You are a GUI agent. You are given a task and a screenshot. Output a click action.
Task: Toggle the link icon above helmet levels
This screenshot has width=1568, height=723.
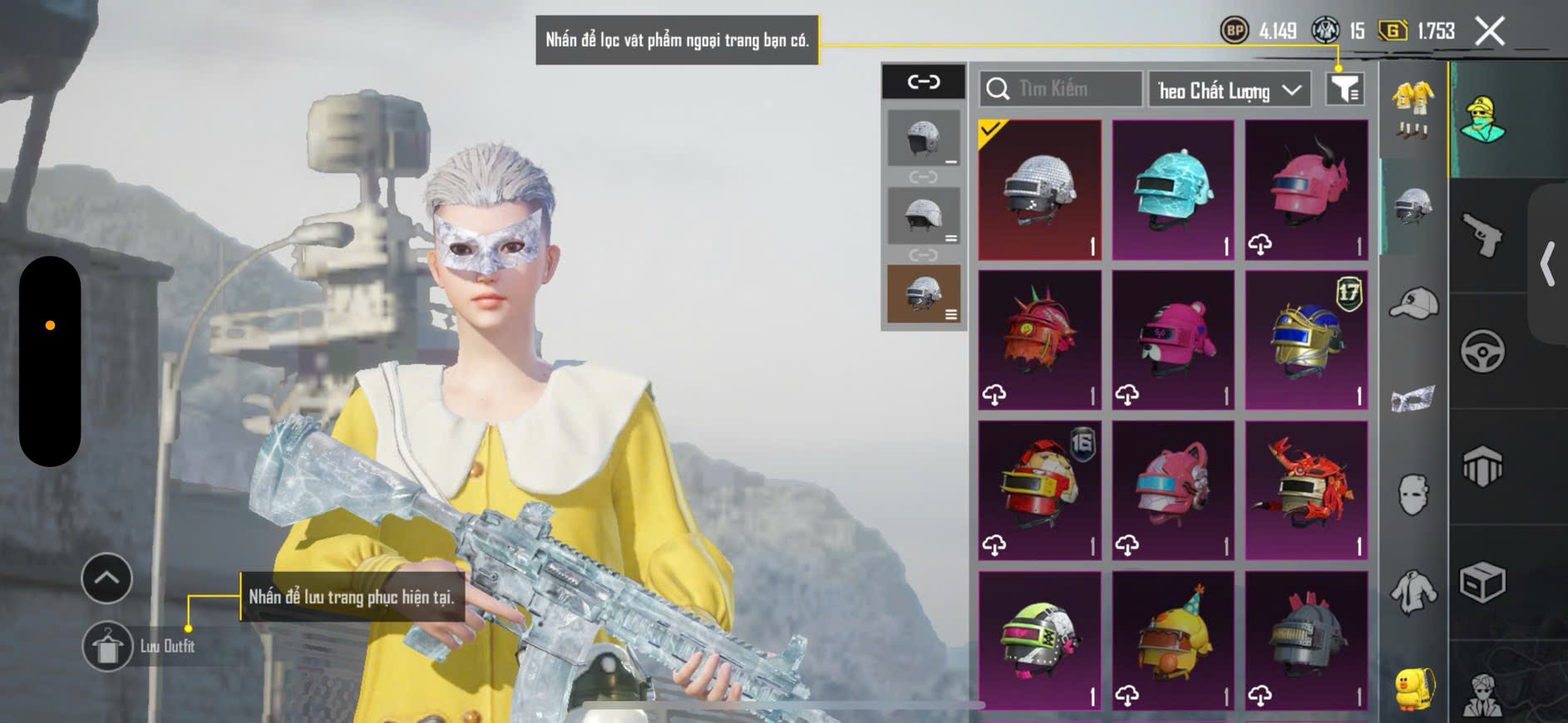click(x=923, y=81)
